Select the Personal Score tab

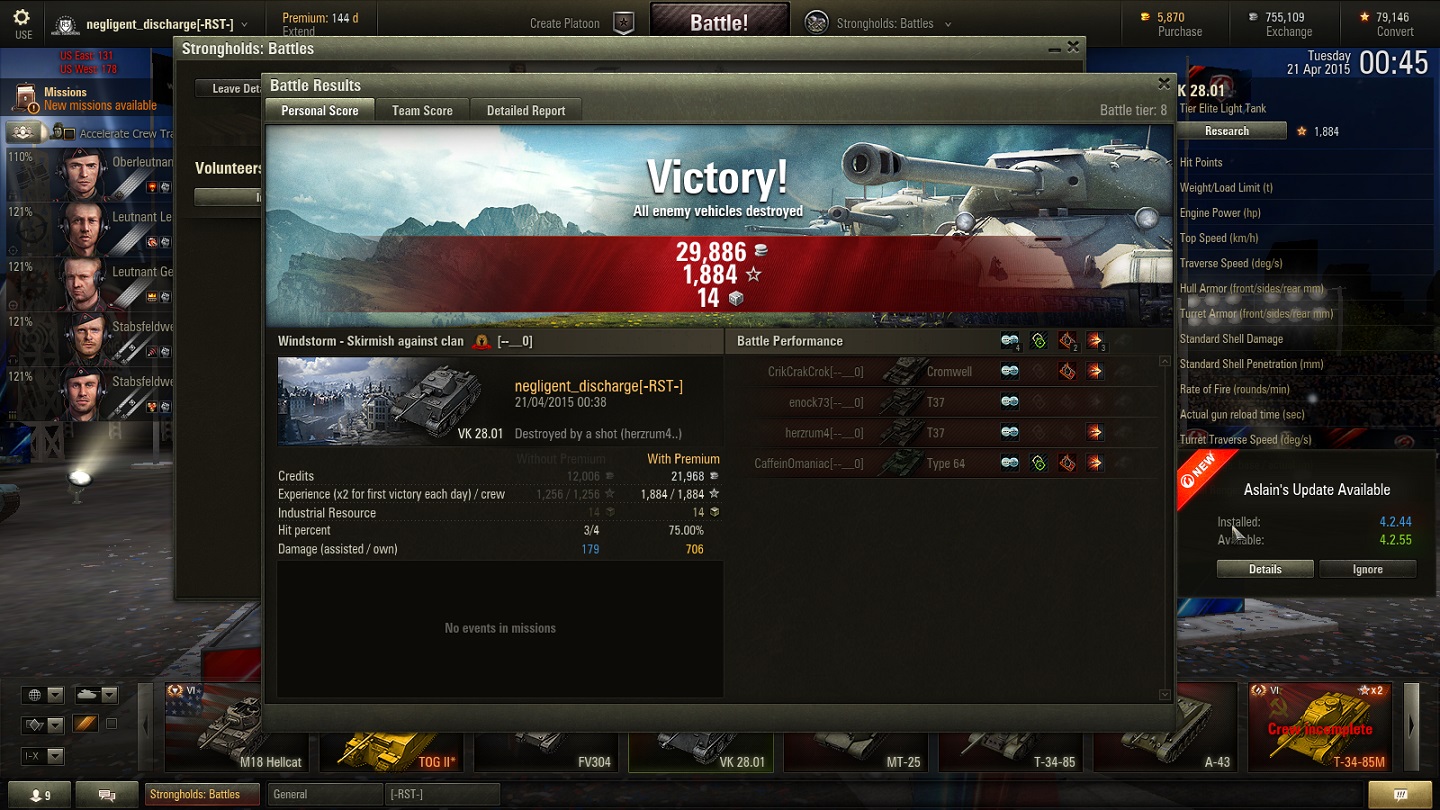coord(319,111)
